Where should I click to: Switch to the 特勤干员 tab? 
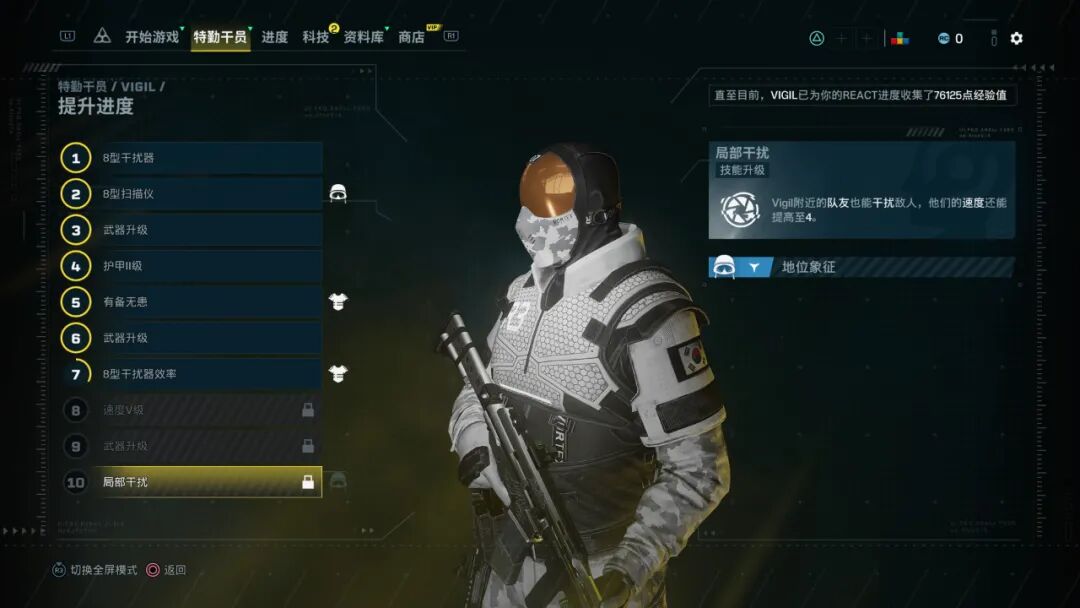[x=220, y=37]
